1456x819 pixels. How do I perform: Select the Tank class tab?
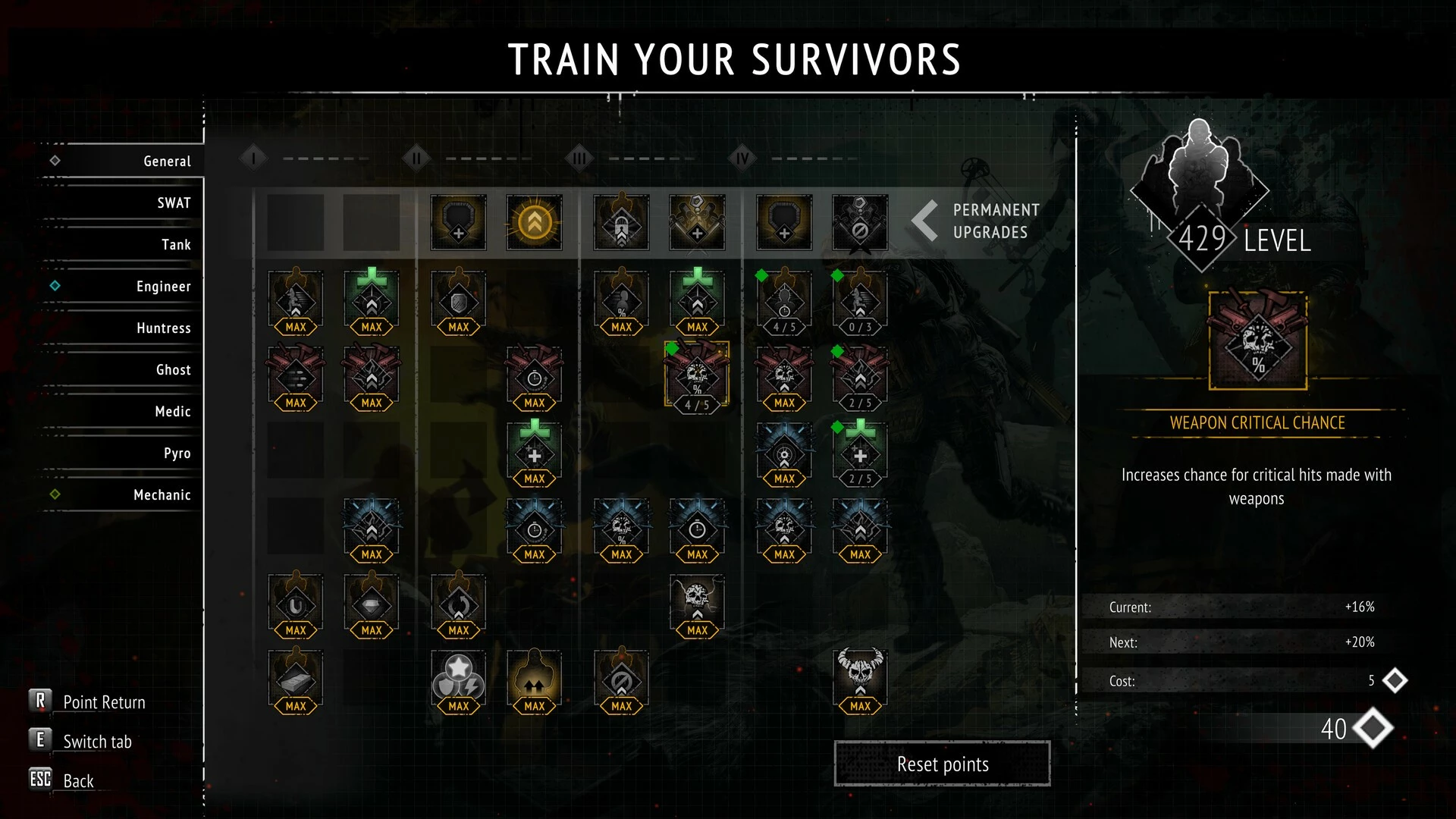point(176,245)
